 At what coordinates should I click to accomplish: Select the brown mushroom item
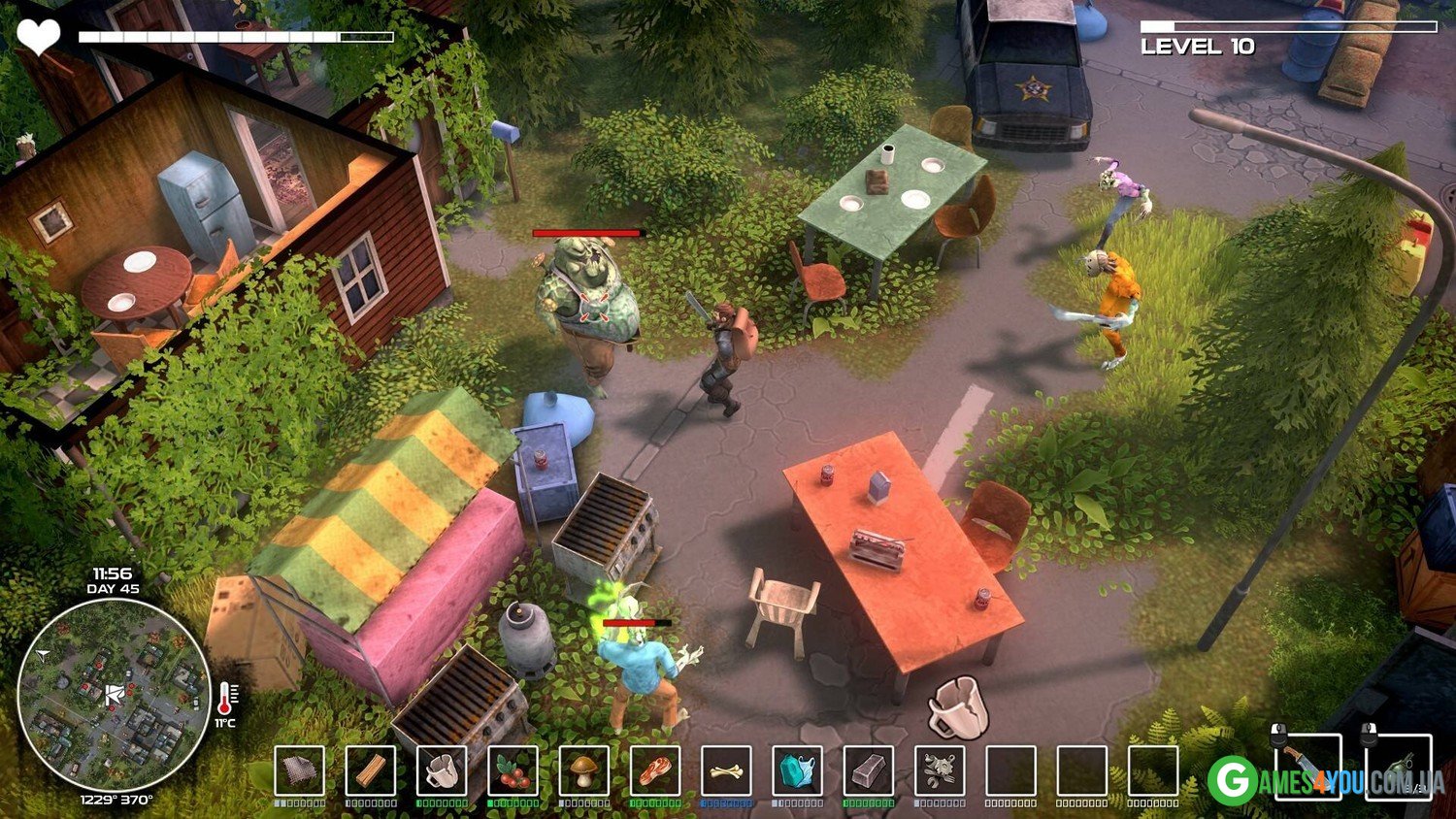coord(584,771)
